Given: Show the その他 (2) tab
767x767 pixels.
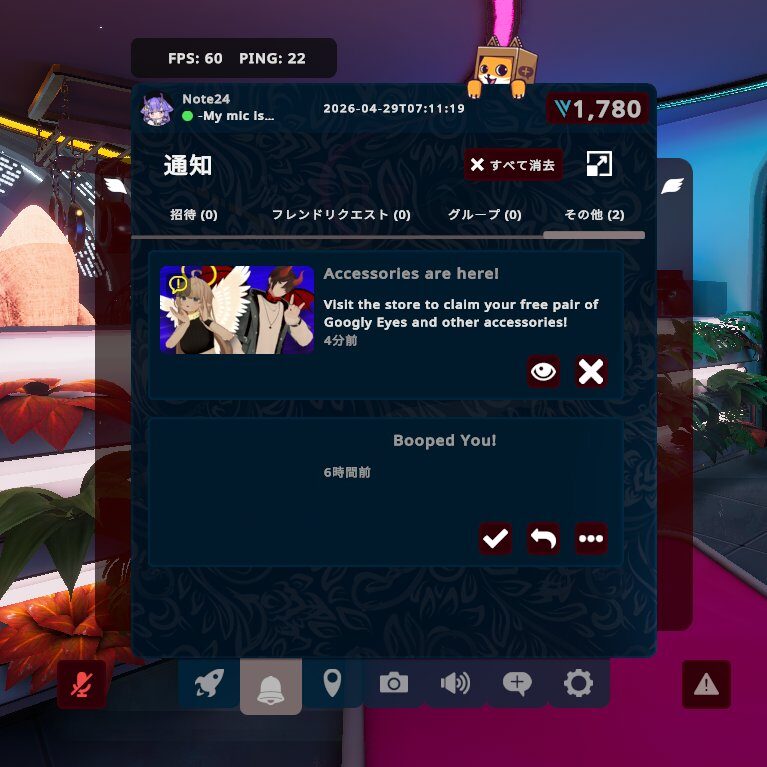Looking at the screenshot, I should [x=594, y=215].
